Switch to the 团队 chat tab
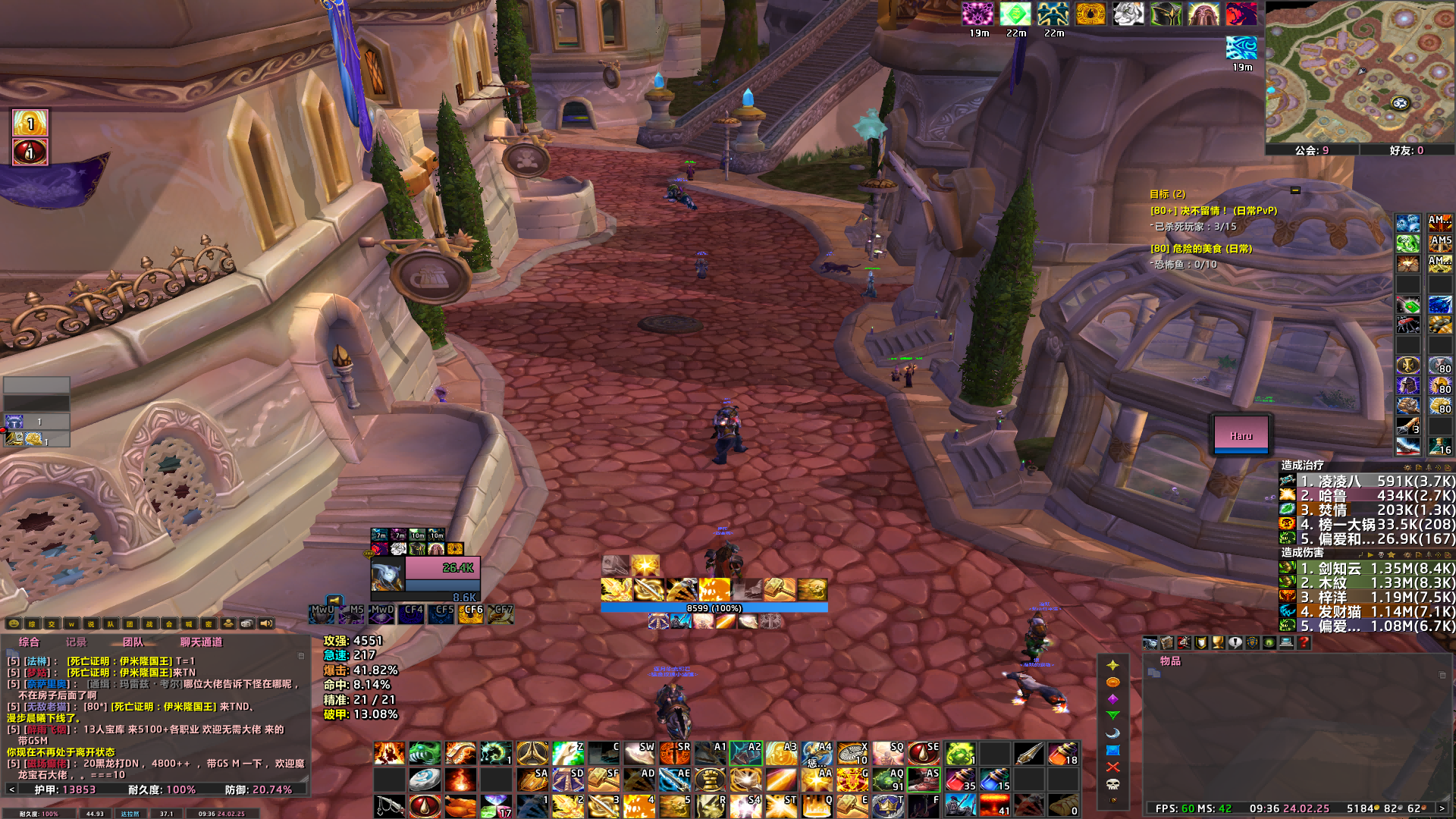The width and height of the screenshot is (1456, 819). [133, 642]
